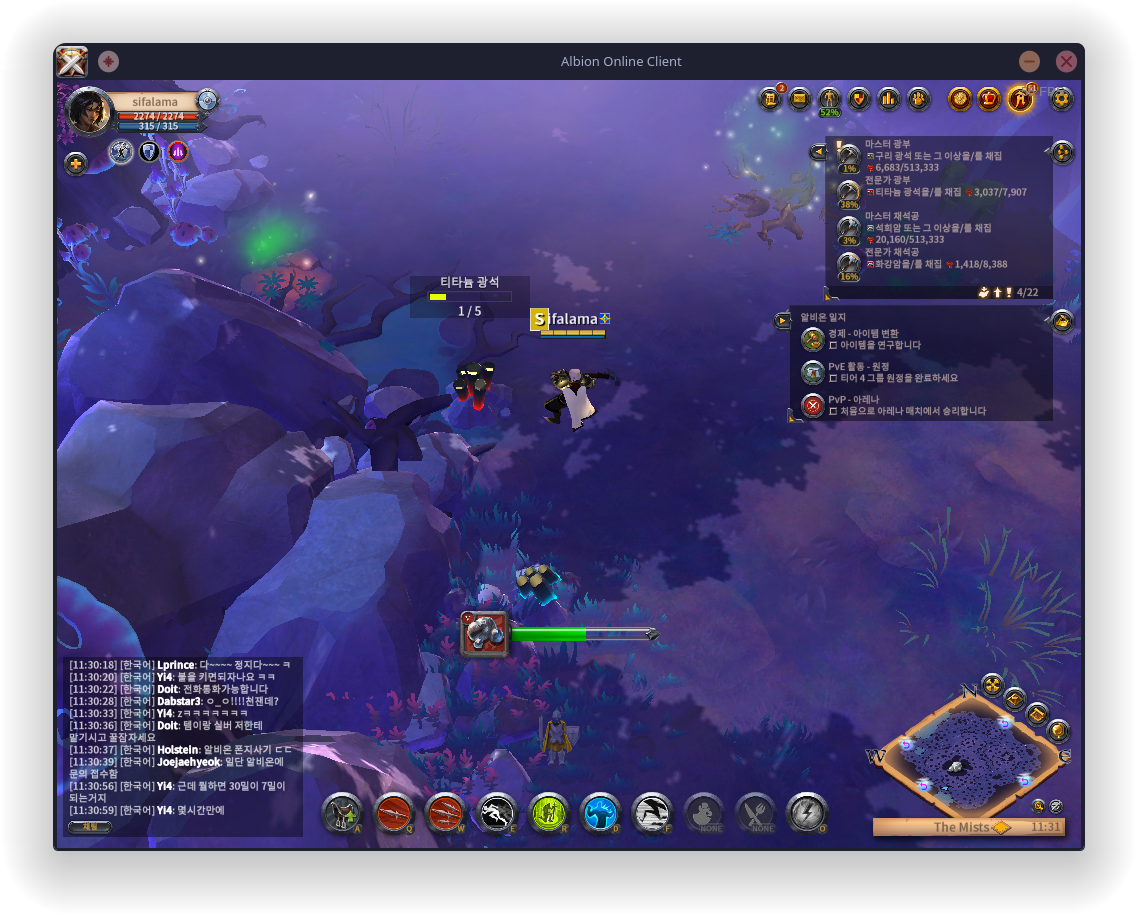
Task: Open the globe world map button
Action: (x=1058, y=731)
